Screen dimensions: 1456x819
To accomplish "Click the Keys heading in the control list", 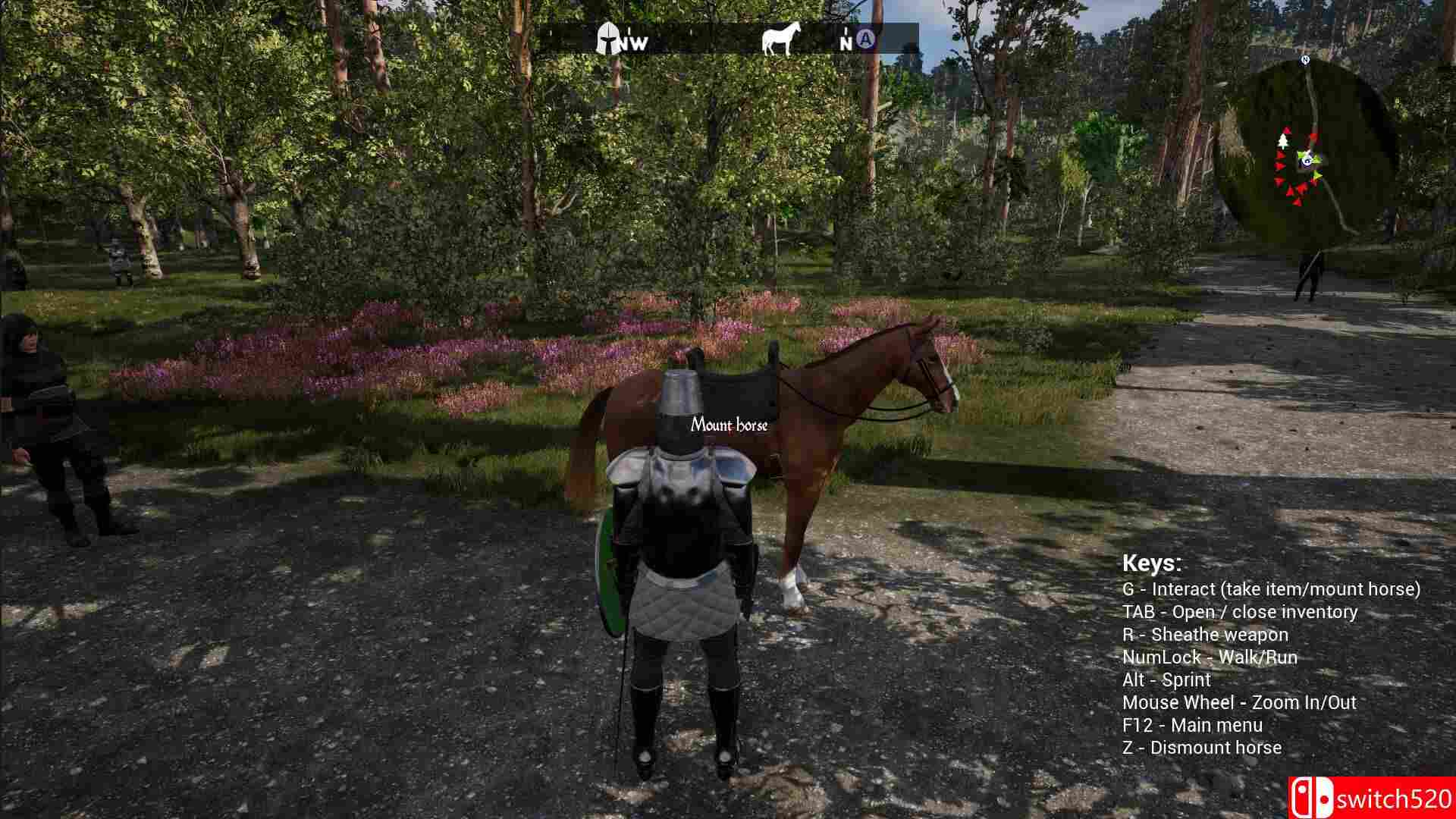I will click(x=1153, y=564).
